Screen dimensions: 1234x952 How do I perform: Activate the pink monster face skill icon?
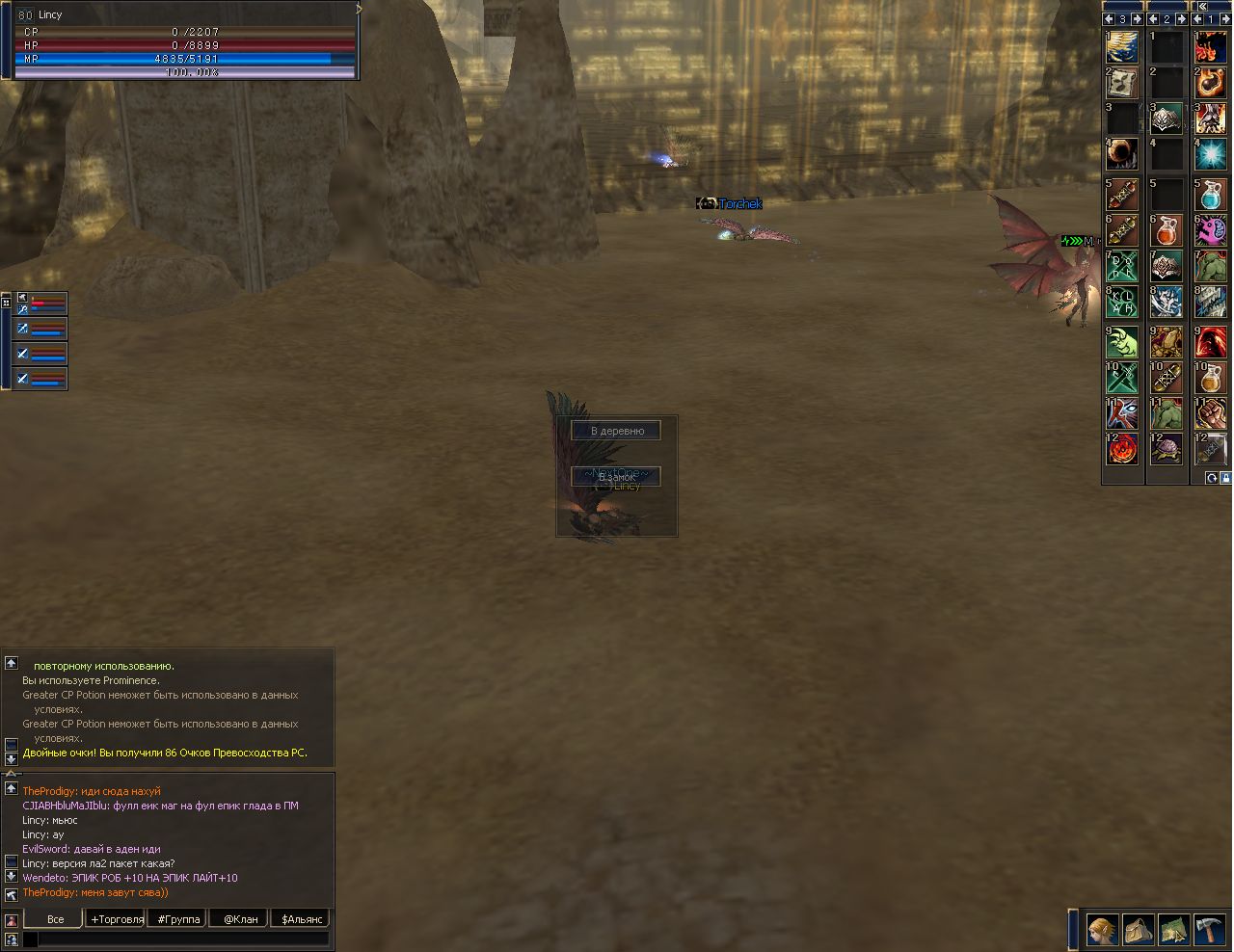click(x=1210, y=230)
